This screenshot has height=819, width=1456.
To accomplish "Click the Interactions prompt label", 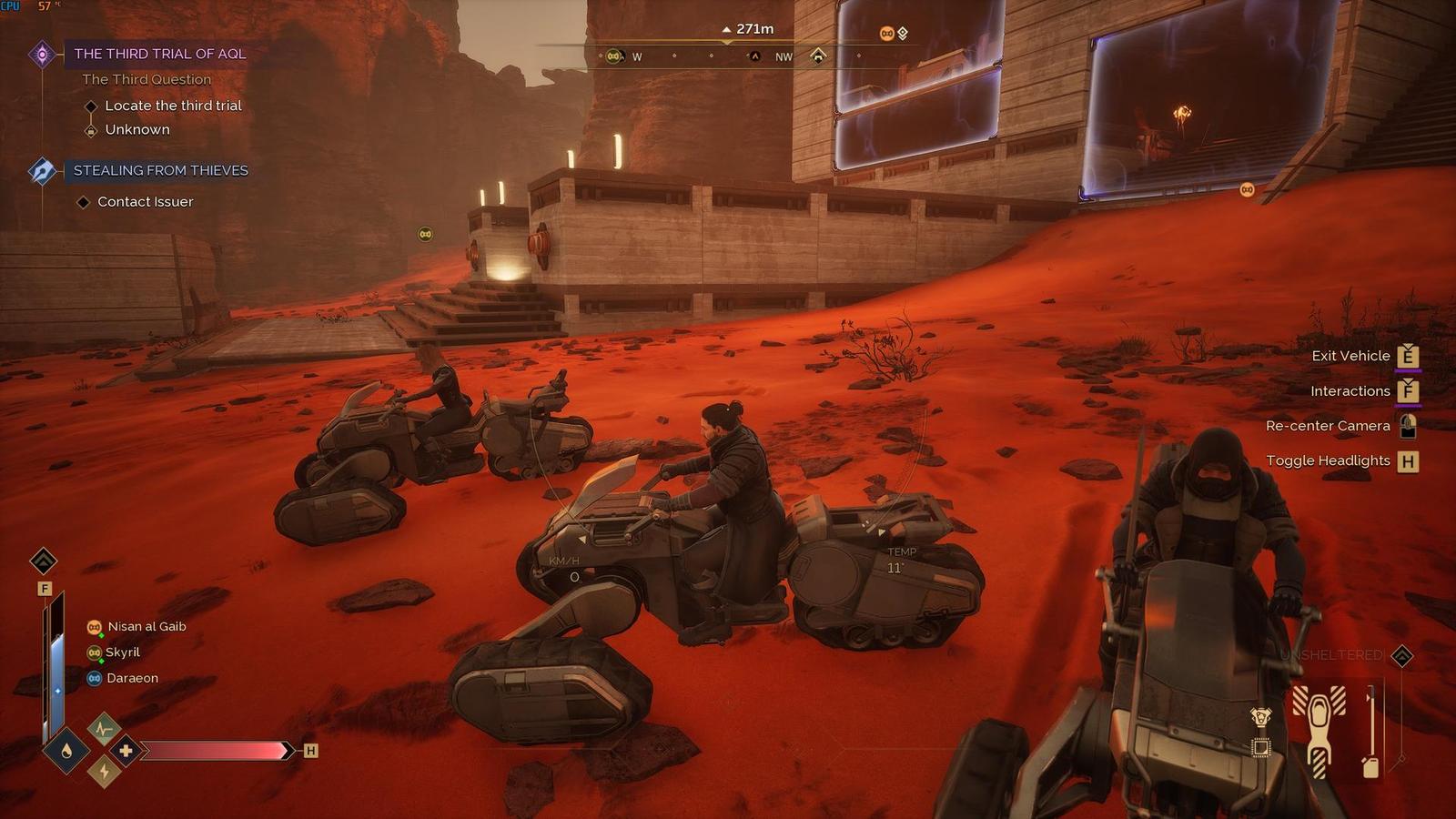I will click(x=1350, y=391).
